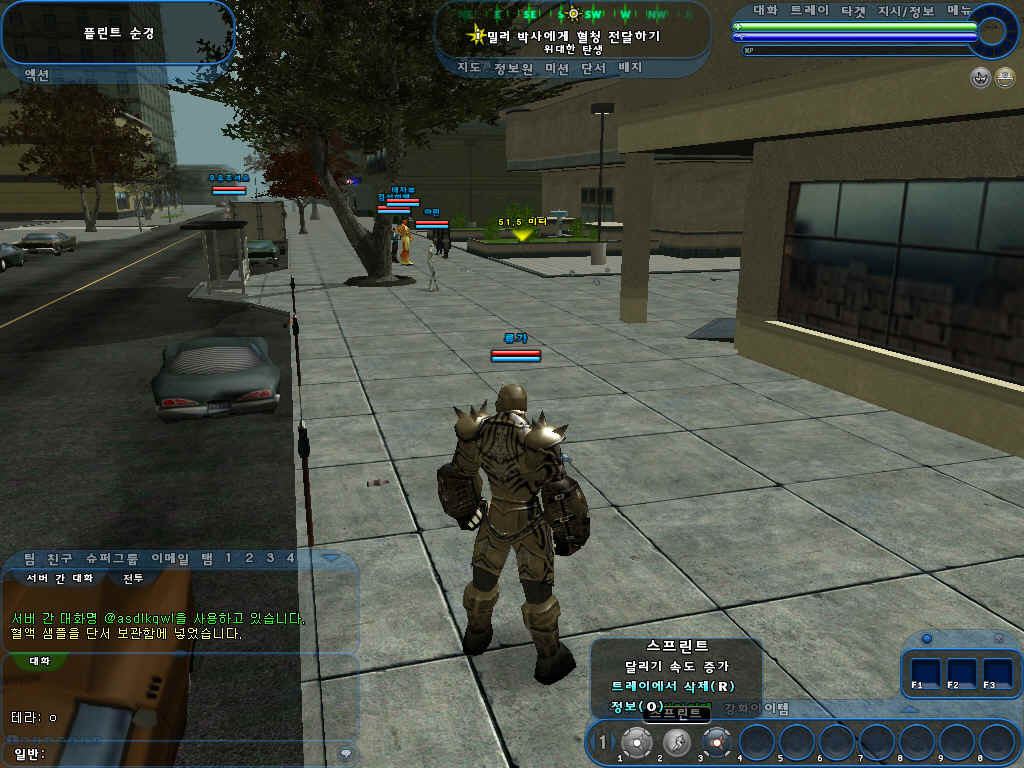Use the power icon in tray slot 3
The width and height of the screenshot is (1024, 768).
[717, 742]
